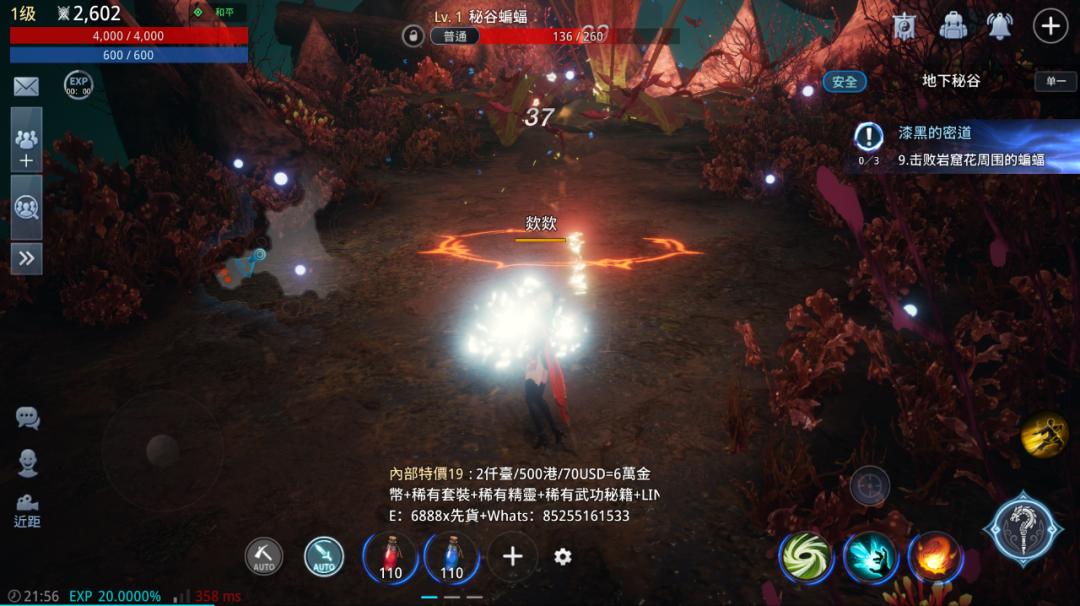Use the red health potion slot
Screen dimensions: 1080x606
[x=390, y=557]
